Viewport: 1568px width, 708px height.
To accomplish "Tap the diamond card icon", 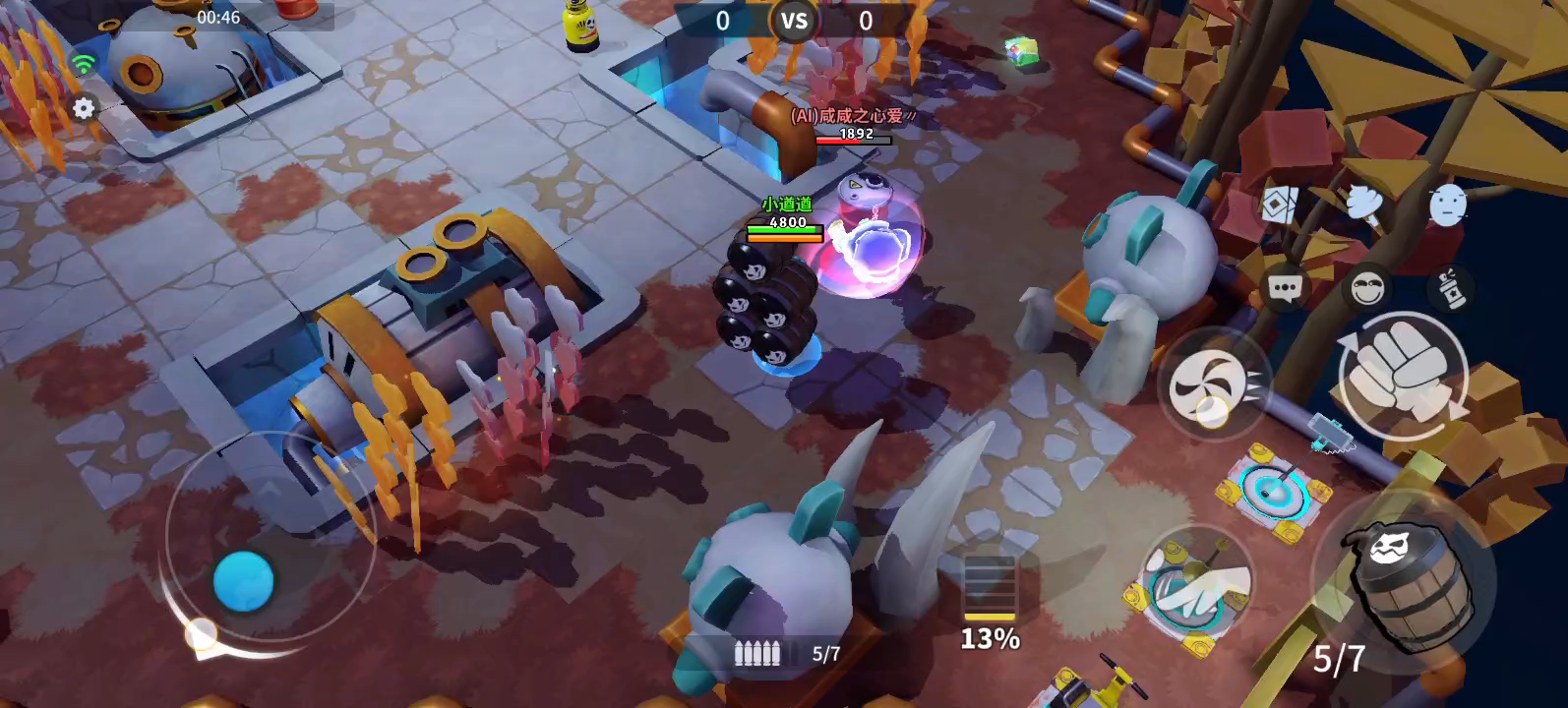I will tap(1278, 206).
